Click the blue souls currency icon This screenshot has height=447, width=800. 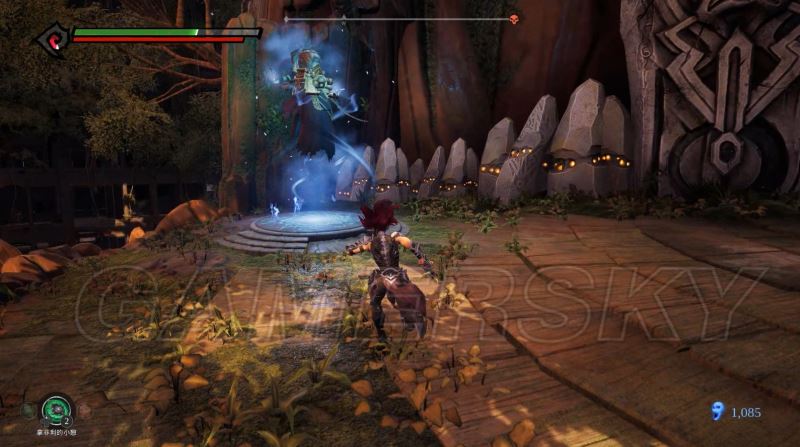[715, 410]
